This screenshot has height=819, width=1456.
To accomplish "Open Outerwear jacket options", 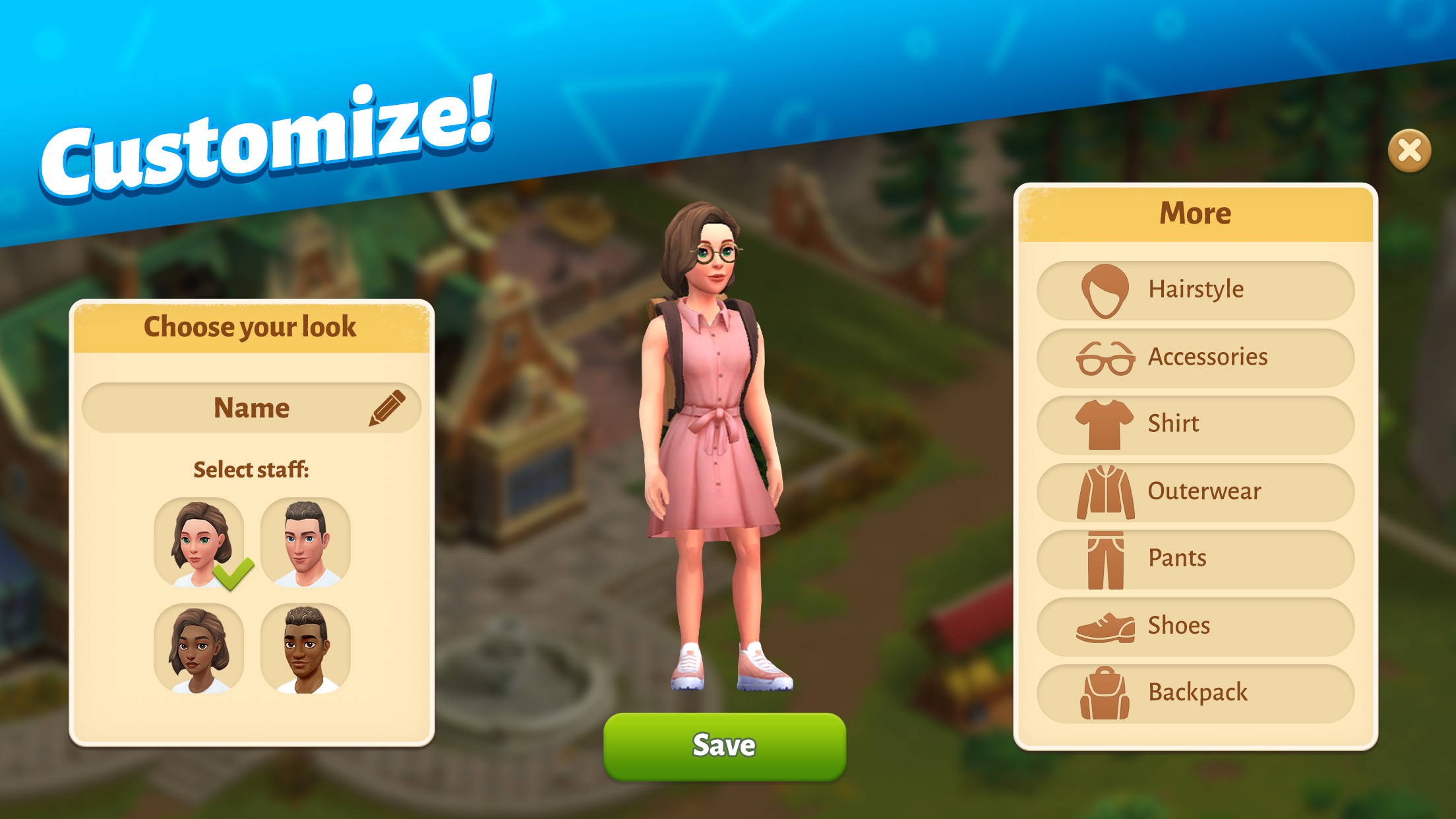I will pos(1195,491).
